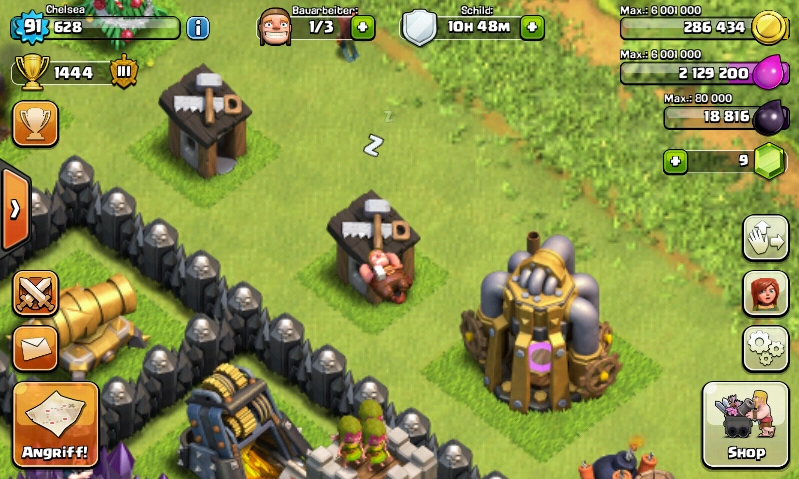Open the trophy leaderboard button
The width and height of the screenshot is (799, 479).
point(35,122)
